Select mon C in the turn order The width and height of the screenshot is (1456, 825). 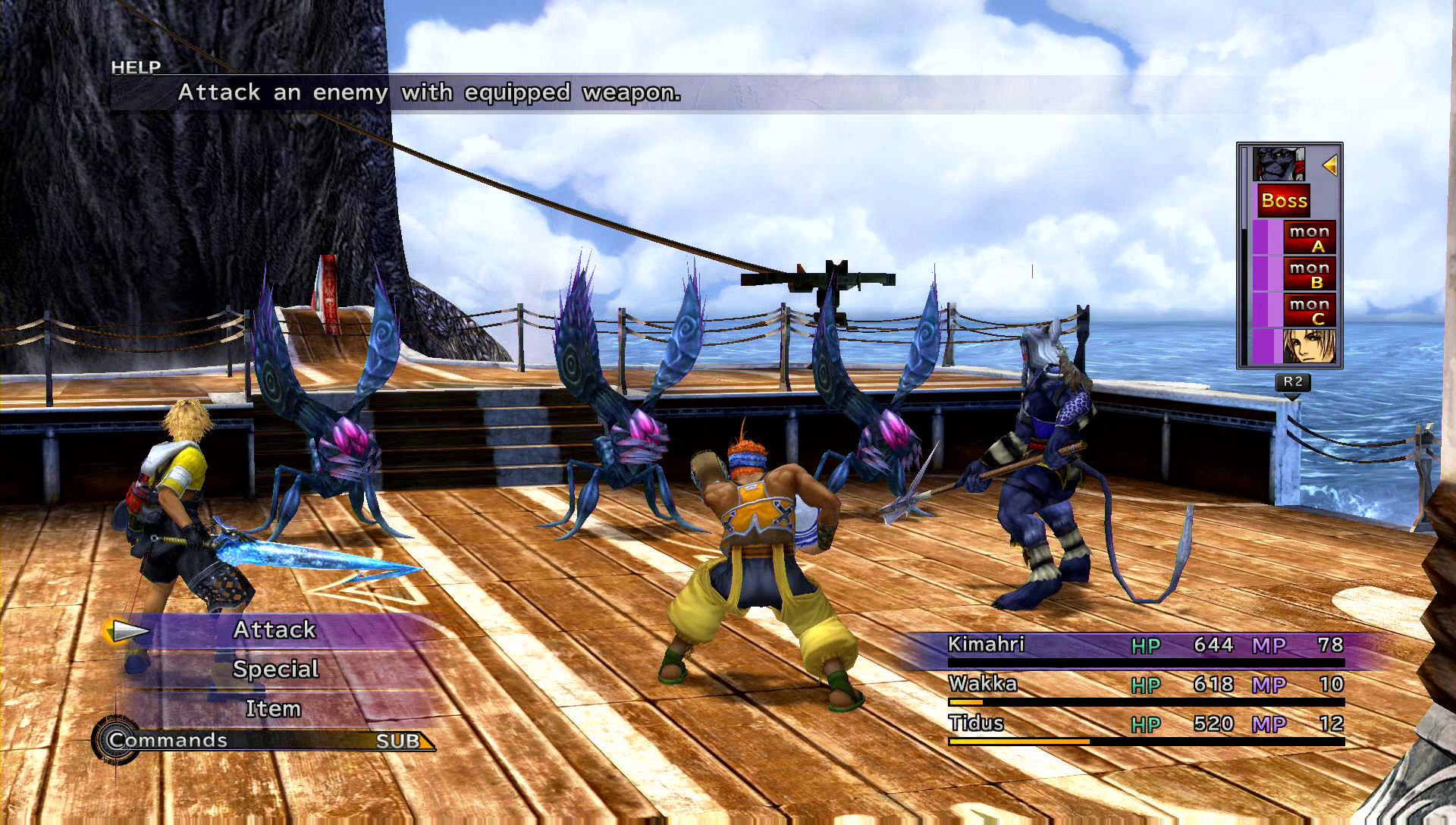pyautogui.click(x=1309, y=310)
